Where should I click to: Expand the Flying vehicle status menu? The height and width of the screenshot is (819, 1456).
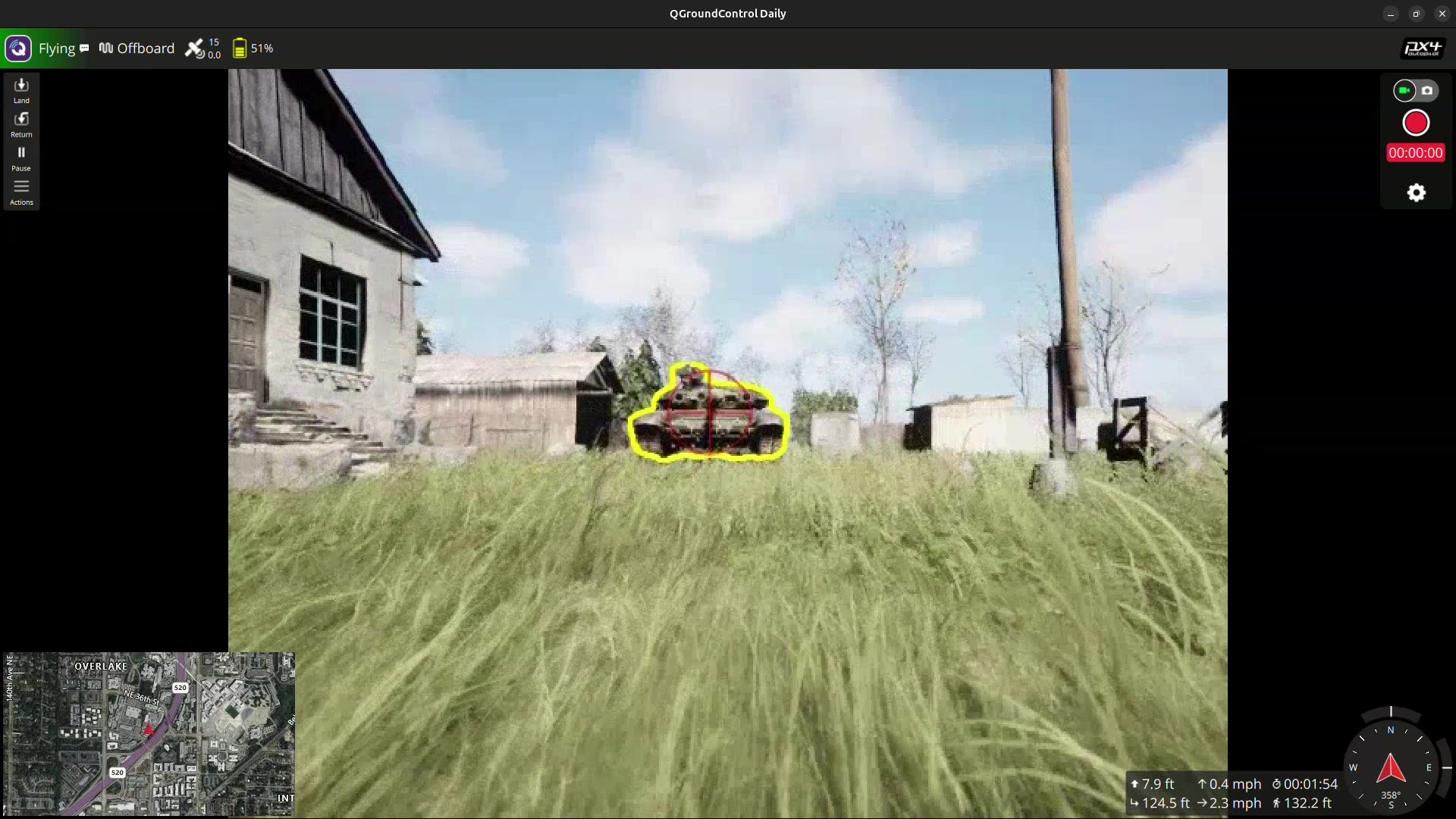57,48
